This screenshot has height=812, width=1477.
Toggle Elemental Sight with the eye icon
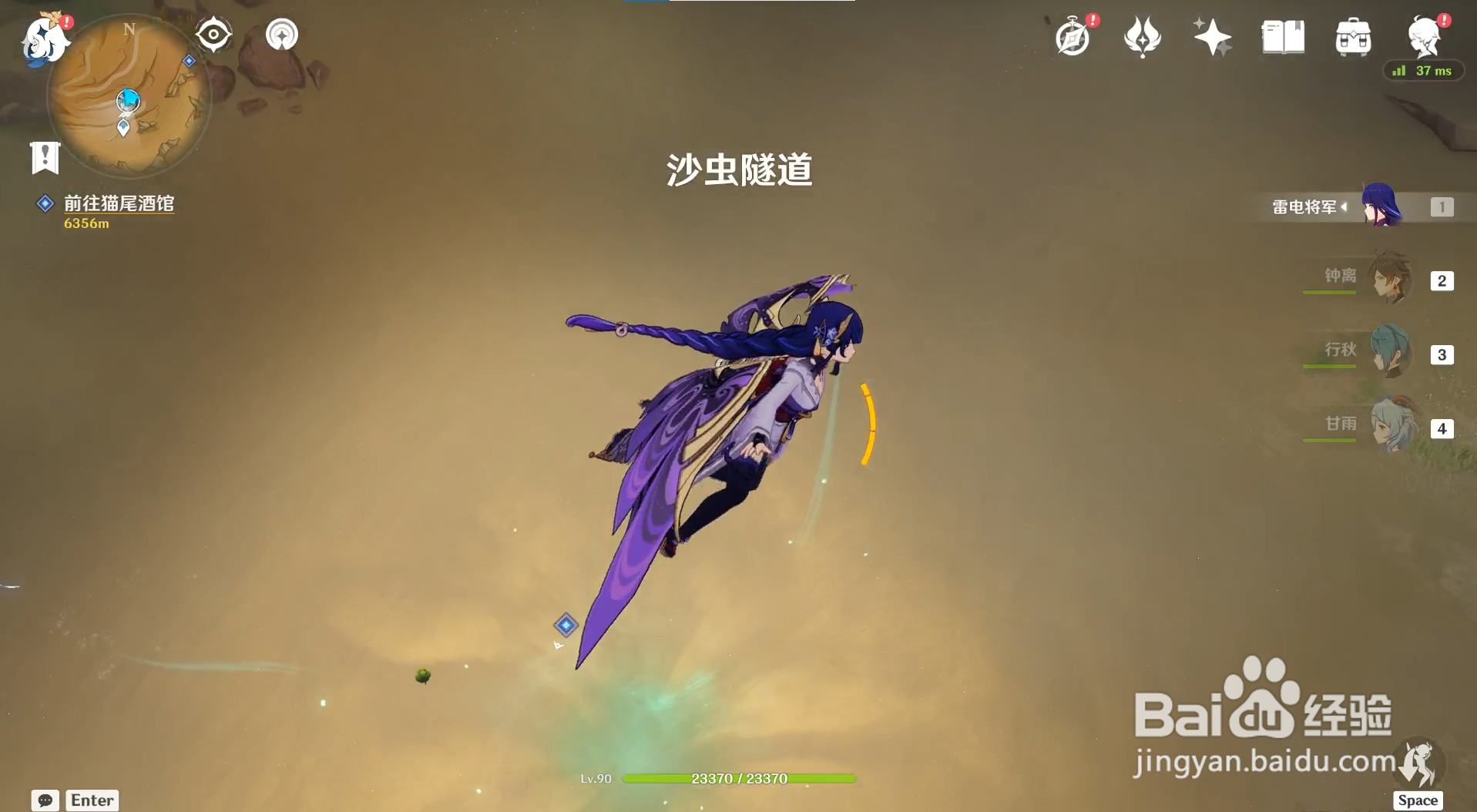[213, 32]
